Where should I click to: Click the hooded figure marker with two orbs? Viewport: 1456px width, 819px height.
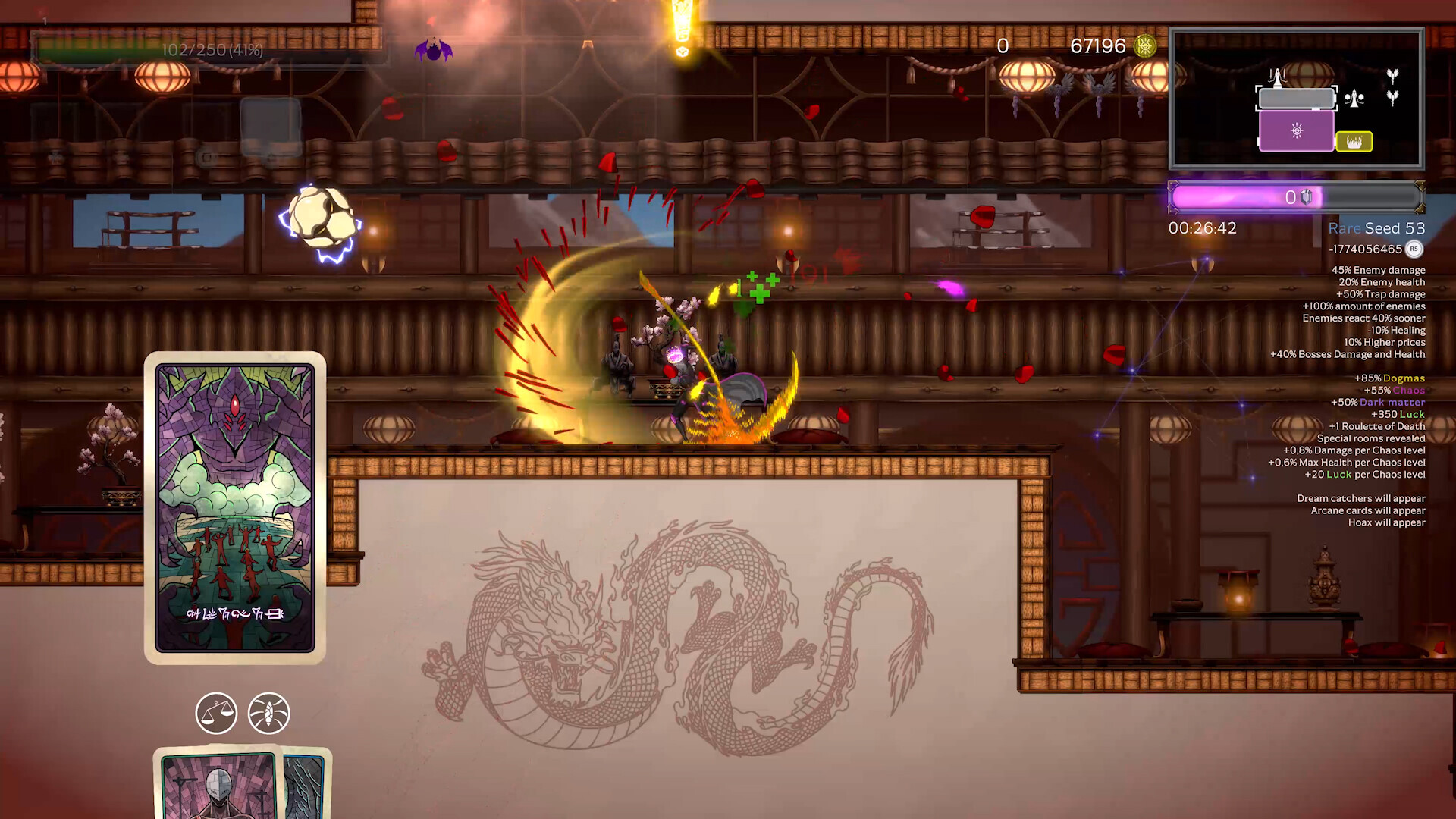tap(1354, 99)
